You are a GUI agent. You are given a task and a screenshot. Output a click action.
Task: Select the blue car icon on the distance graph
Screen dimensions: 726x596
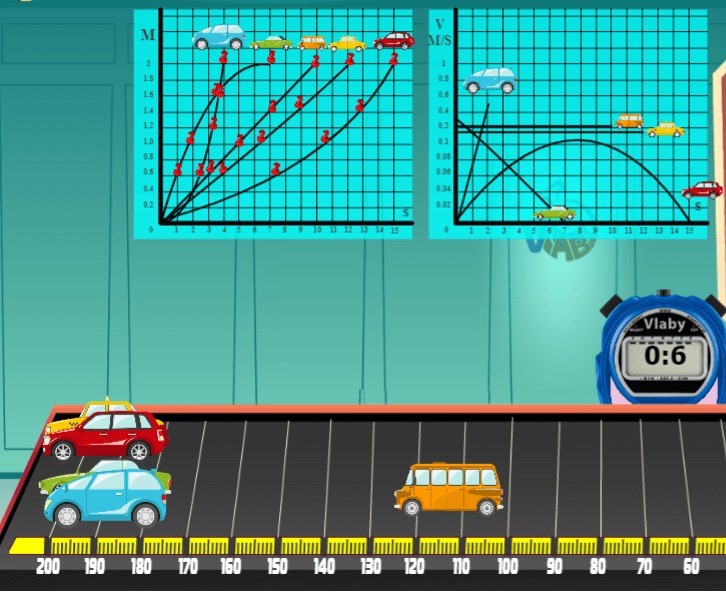tap(219, 37)
